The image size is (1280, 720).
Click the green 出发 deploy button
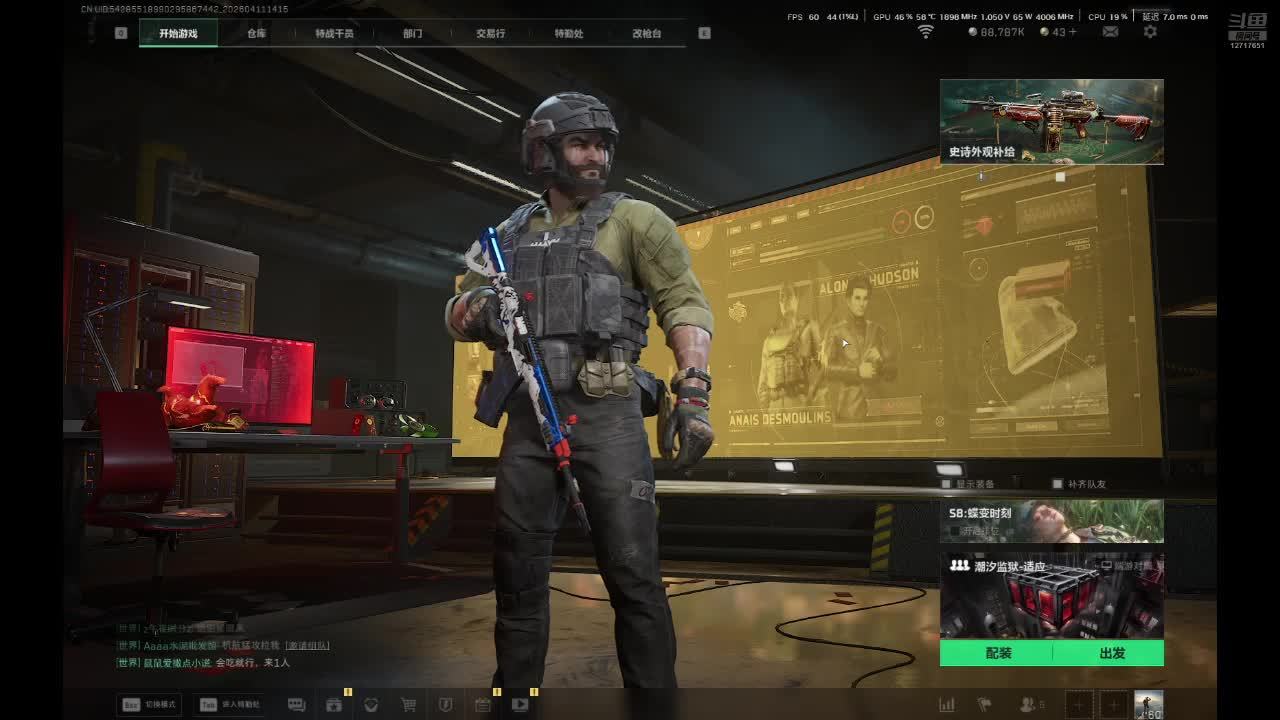coord(1111,653)
